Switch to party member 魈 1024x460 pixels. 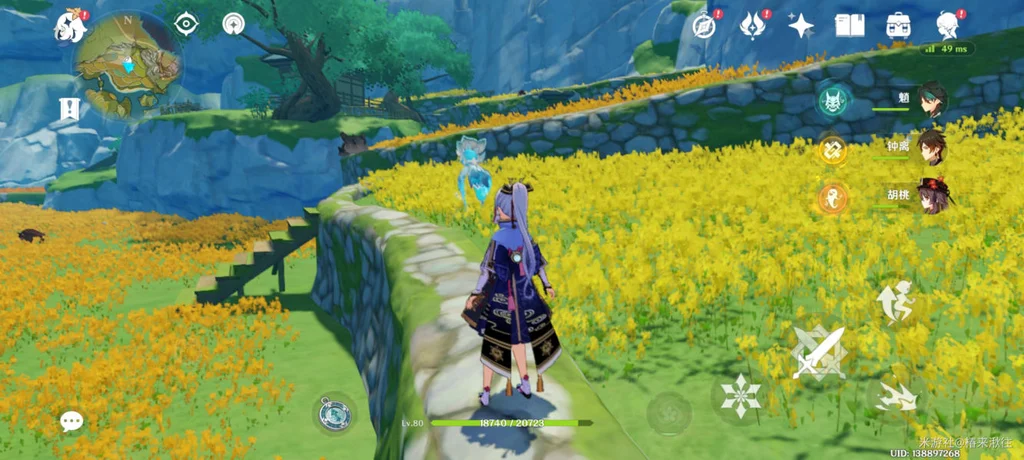point(931,100)
